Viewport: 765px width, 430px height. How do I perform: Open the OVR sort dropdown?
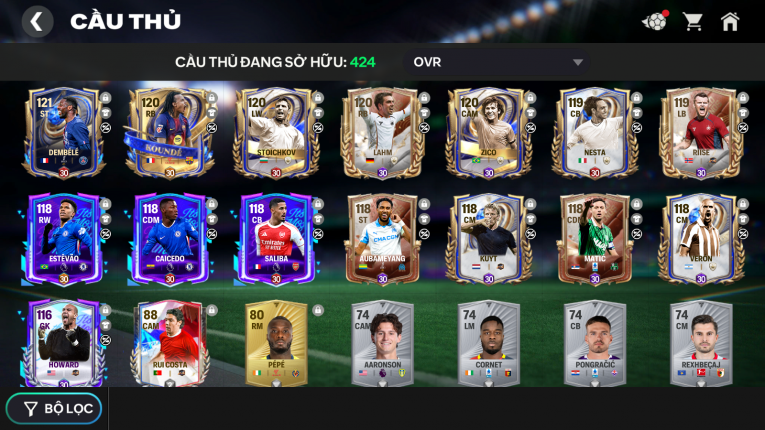click(x=497, y=62)
